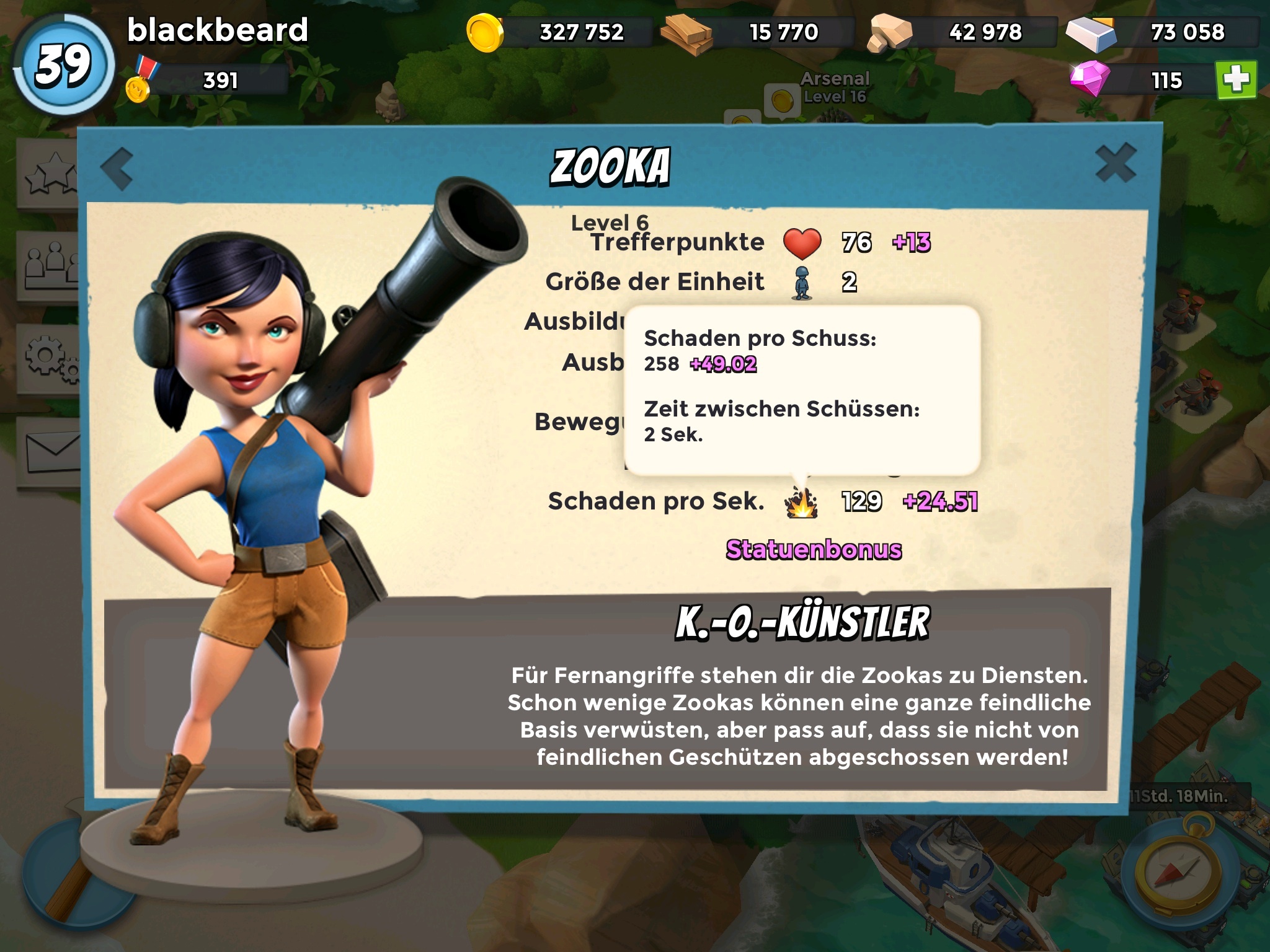Tap the victory points medal icon

pos(141,81)
